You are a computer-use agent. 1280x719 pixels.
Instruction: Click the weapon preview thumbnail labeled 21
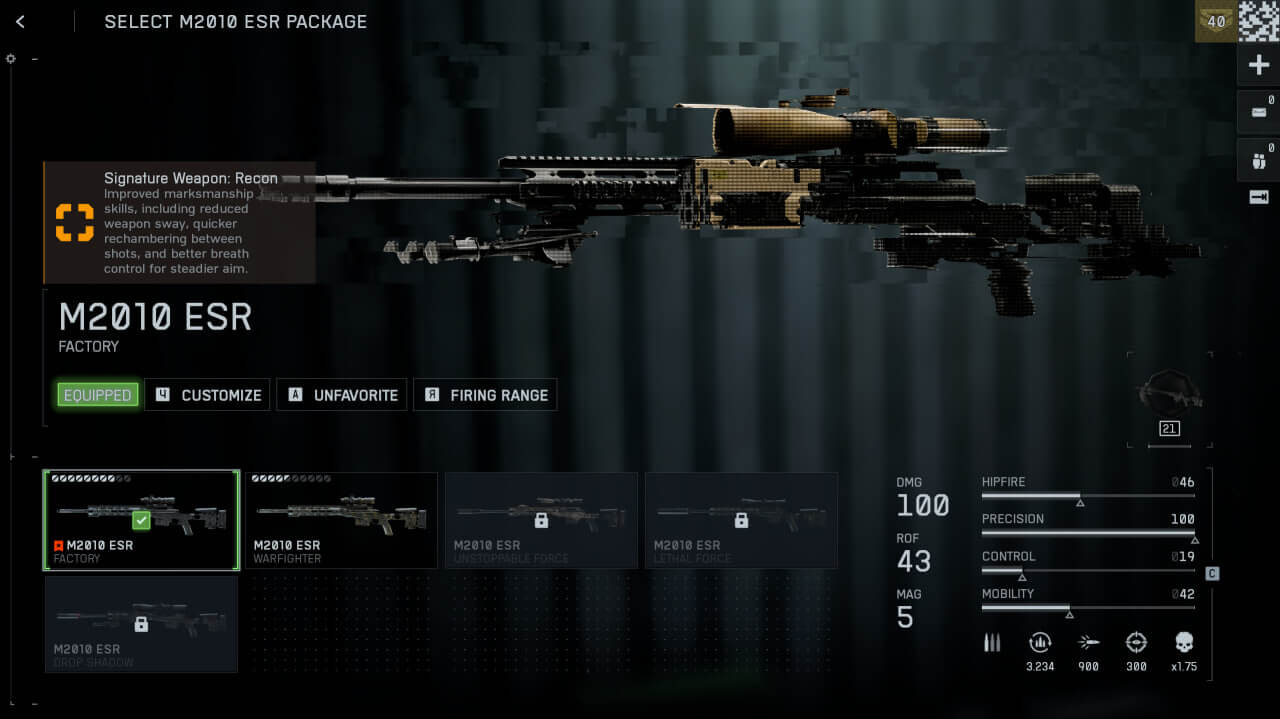tap(1169, 400)
